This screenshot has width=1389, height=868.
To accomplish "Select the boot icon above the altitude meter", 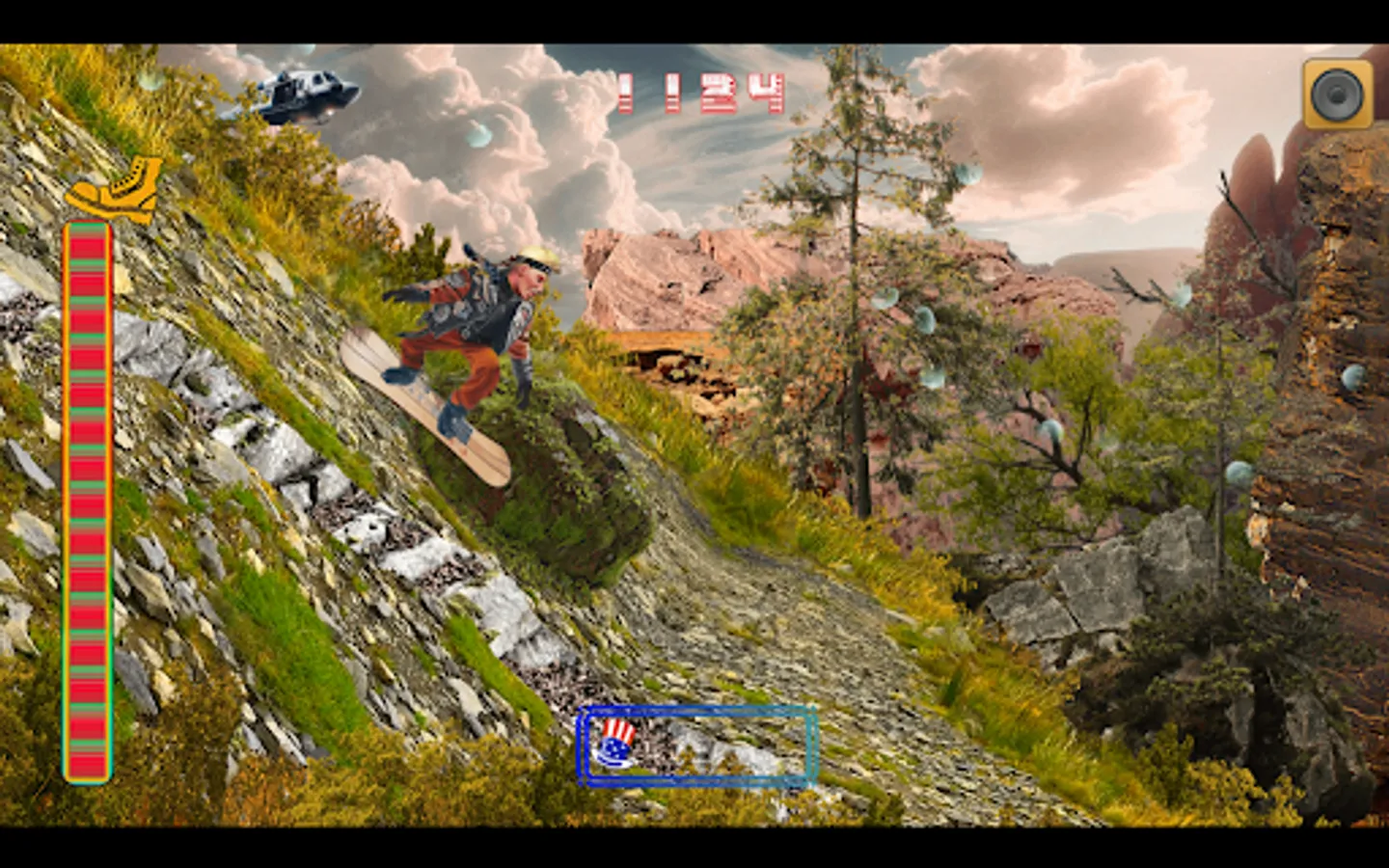I will (x=109, y=189).
